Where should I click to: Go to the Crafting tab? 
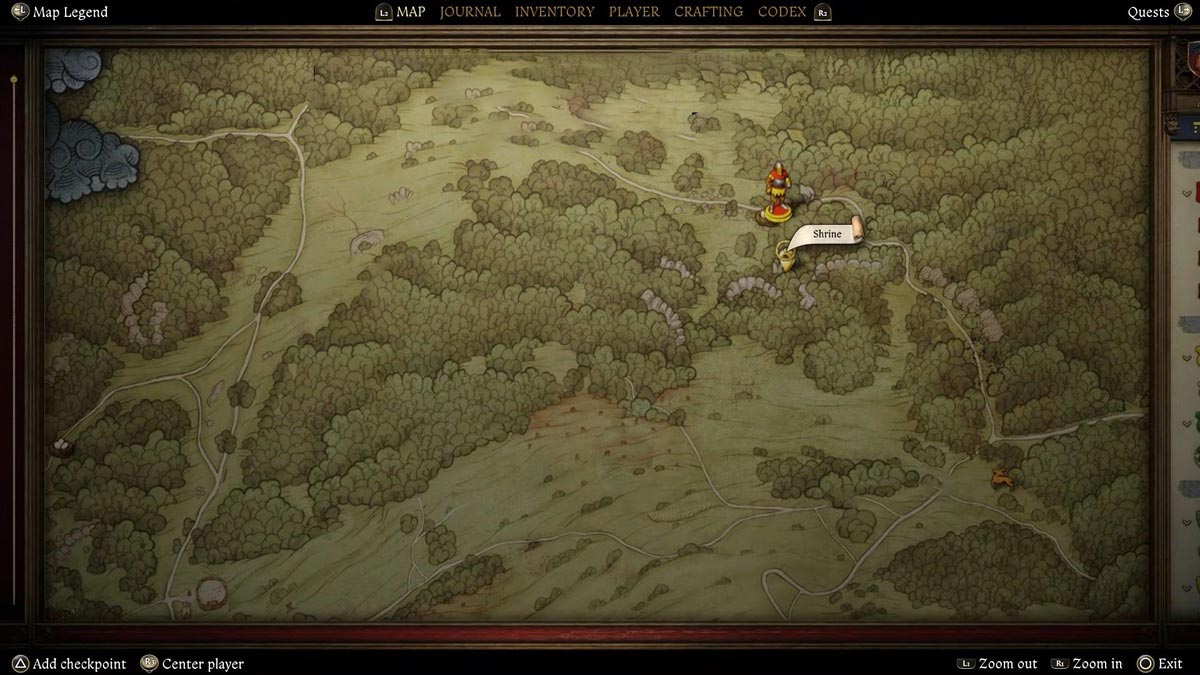click(x=708, y=12)
